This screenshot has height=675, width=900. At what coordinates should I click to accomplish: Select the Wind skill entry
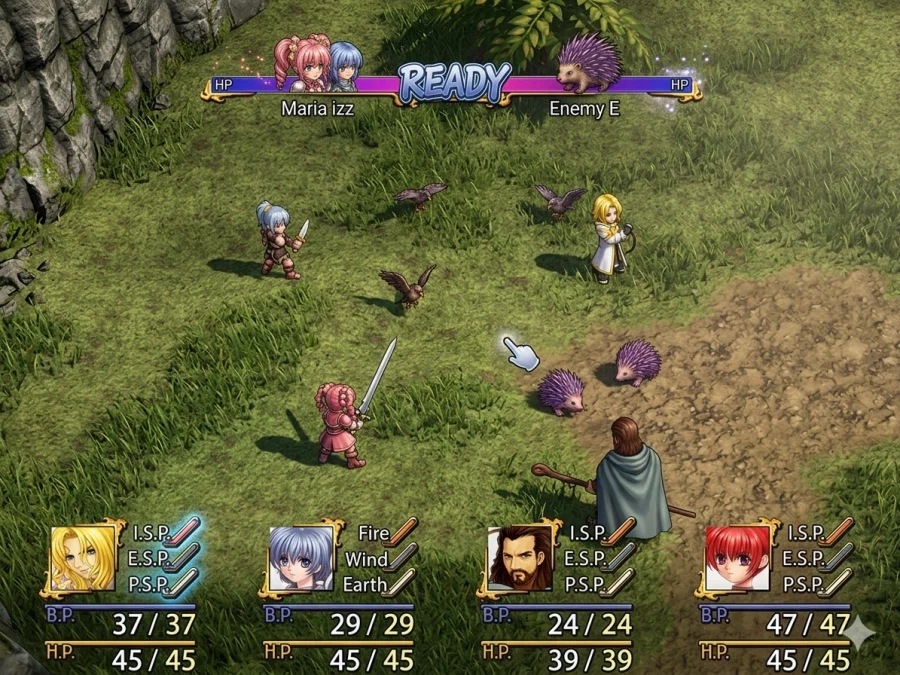[367, 559]
